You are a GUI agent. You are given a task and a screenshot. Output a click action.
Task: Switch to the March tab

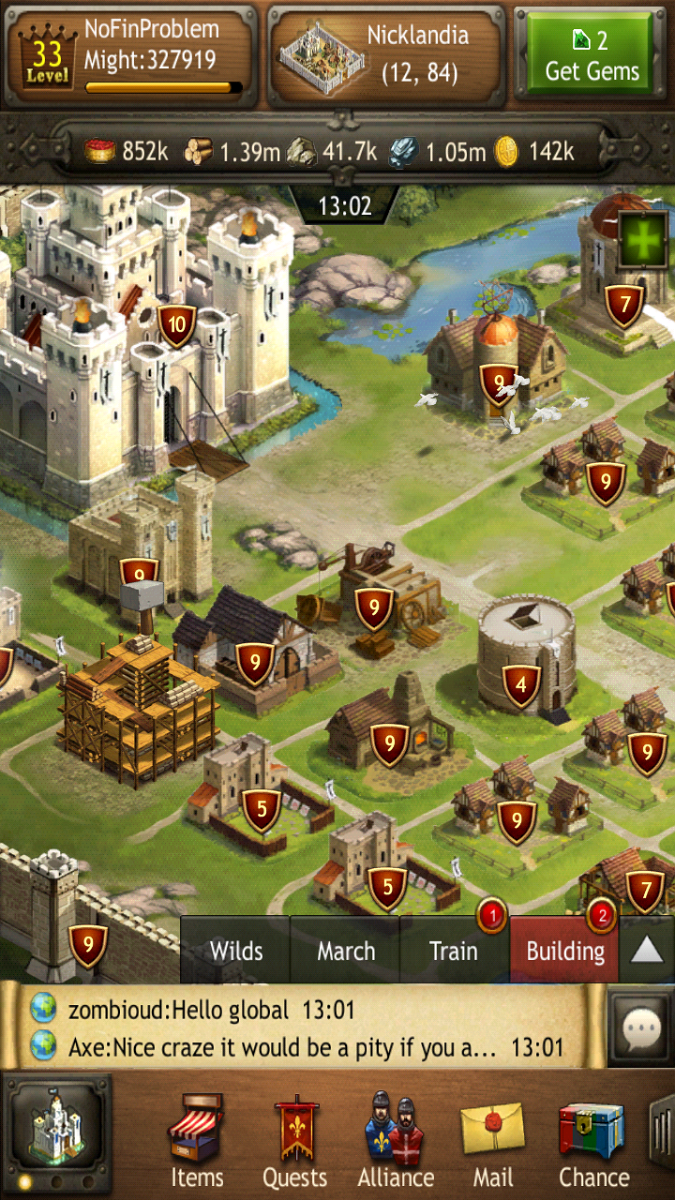346,950
